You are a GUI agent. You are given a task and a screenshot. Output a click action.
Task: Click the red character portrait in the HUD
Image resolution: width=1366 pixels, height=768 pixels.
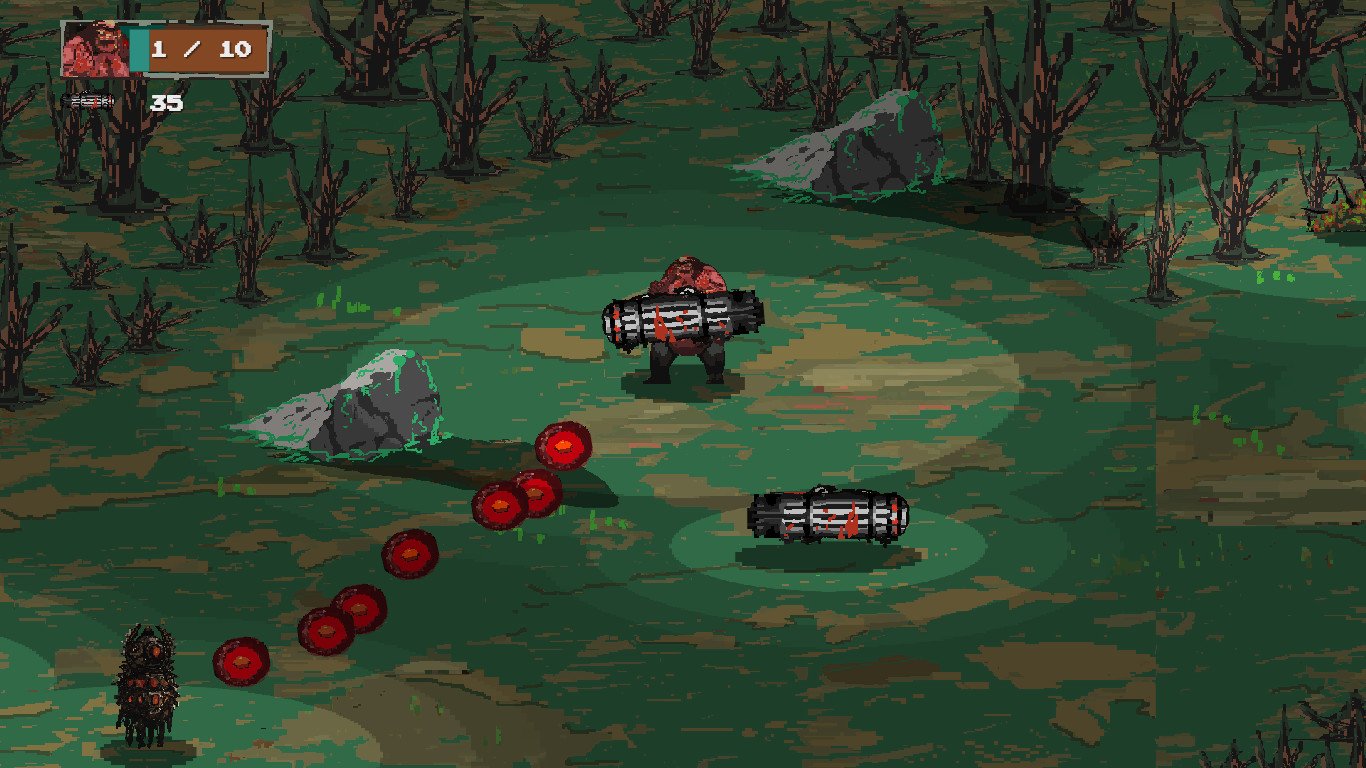coord(94,49)
